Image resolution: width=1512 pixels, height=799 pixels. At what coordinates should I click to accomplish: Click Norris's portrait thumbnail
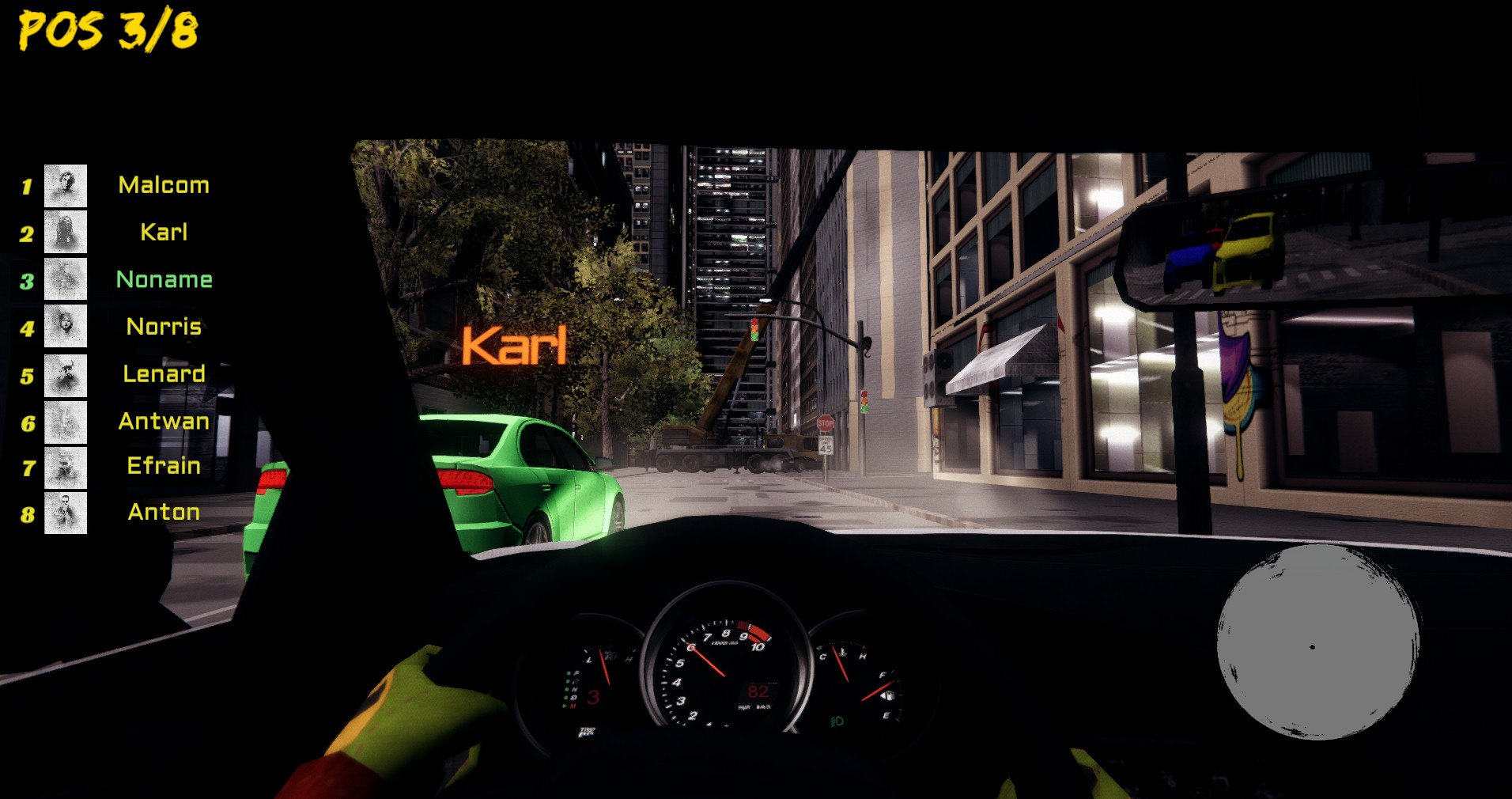(65, 328)
